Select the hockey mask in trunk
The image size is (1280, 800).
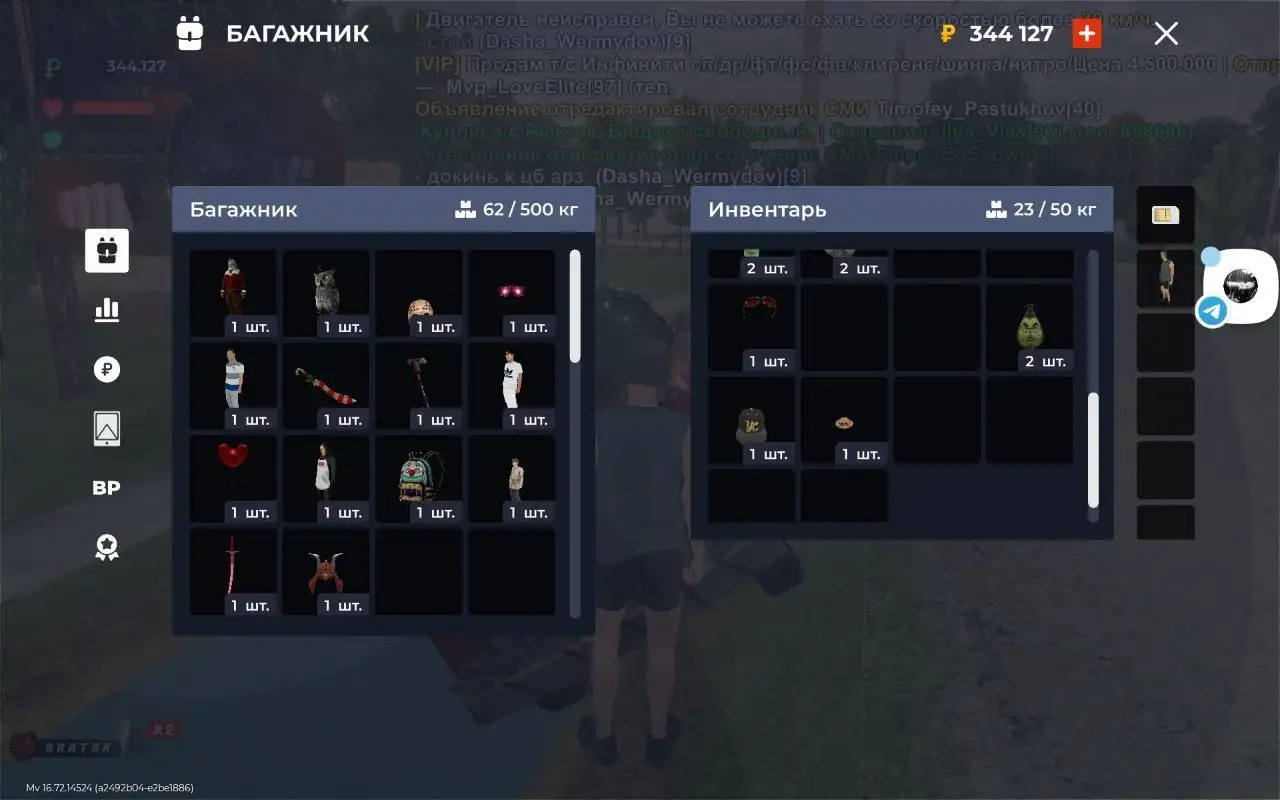(419, 292)
